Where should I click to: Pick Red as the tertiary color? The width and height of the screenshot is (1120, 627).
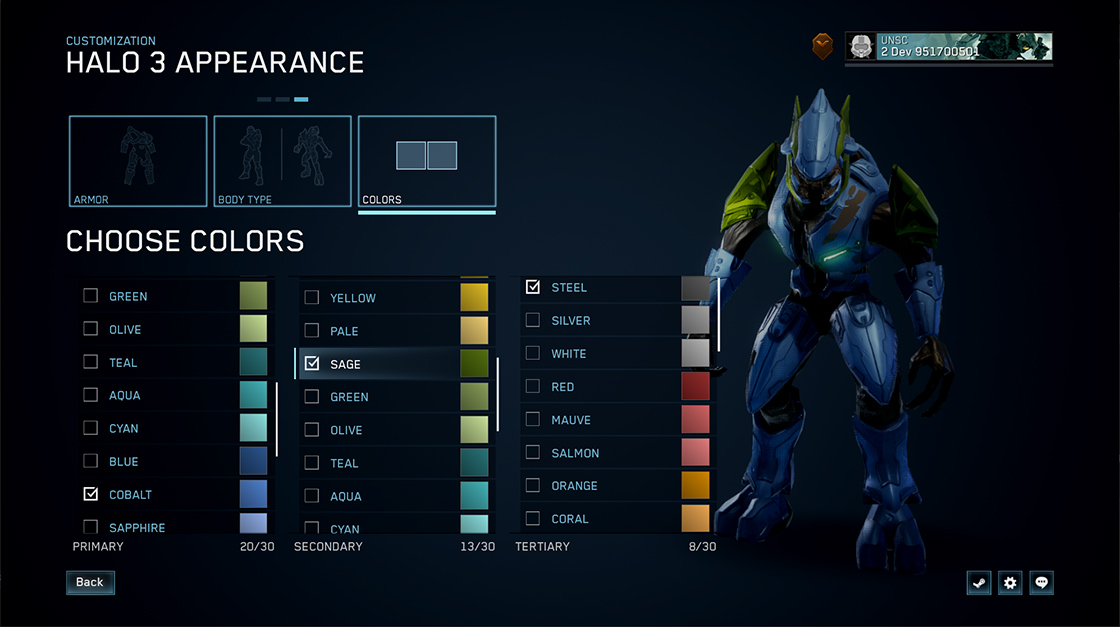coord(563,387)
